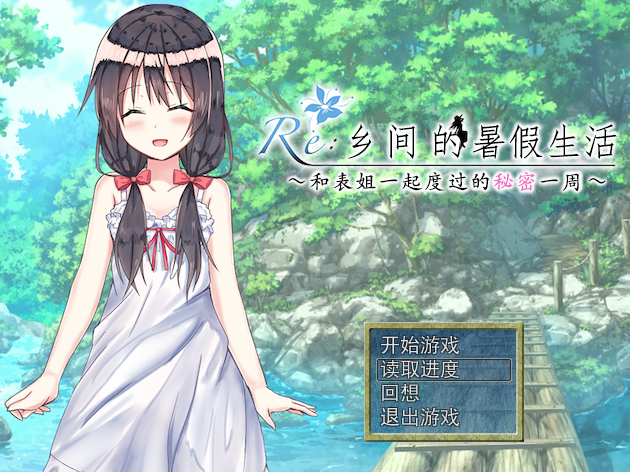The width and height of the screenshot is (630, 472).
Task: Start a new game with 开始游戏
Action: pos(420,346)
